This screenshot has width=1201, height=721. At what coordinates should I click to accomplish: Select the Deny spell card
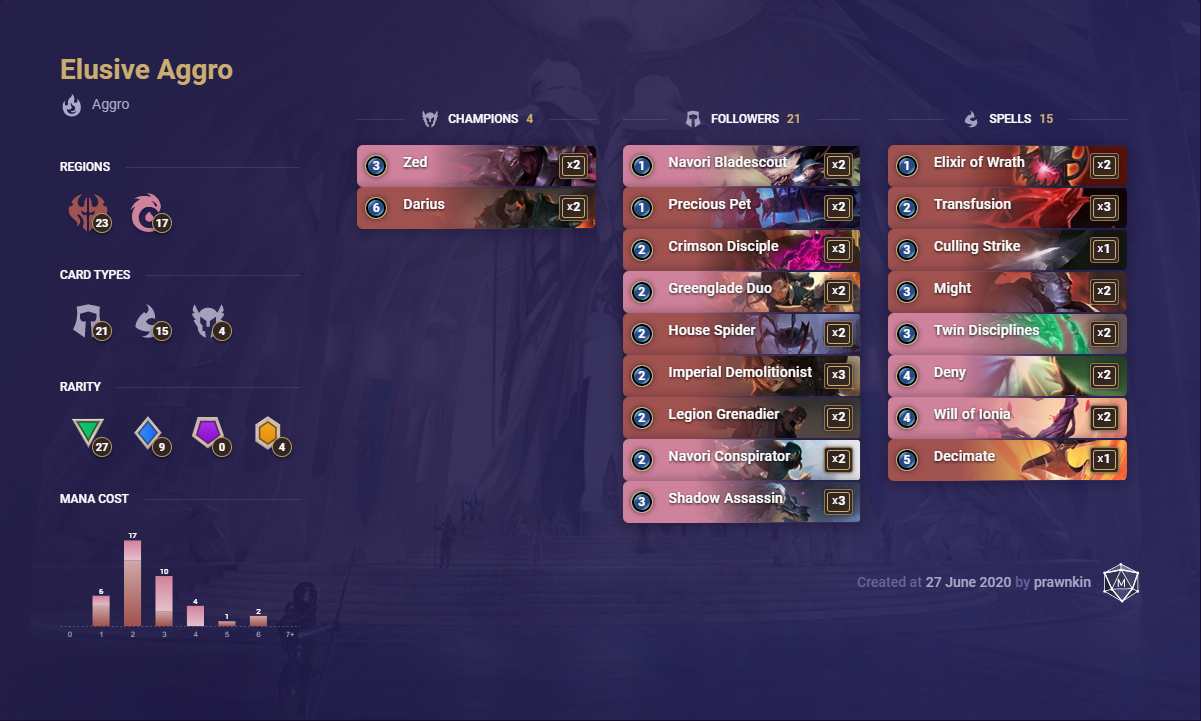[x=1007, y=376]
